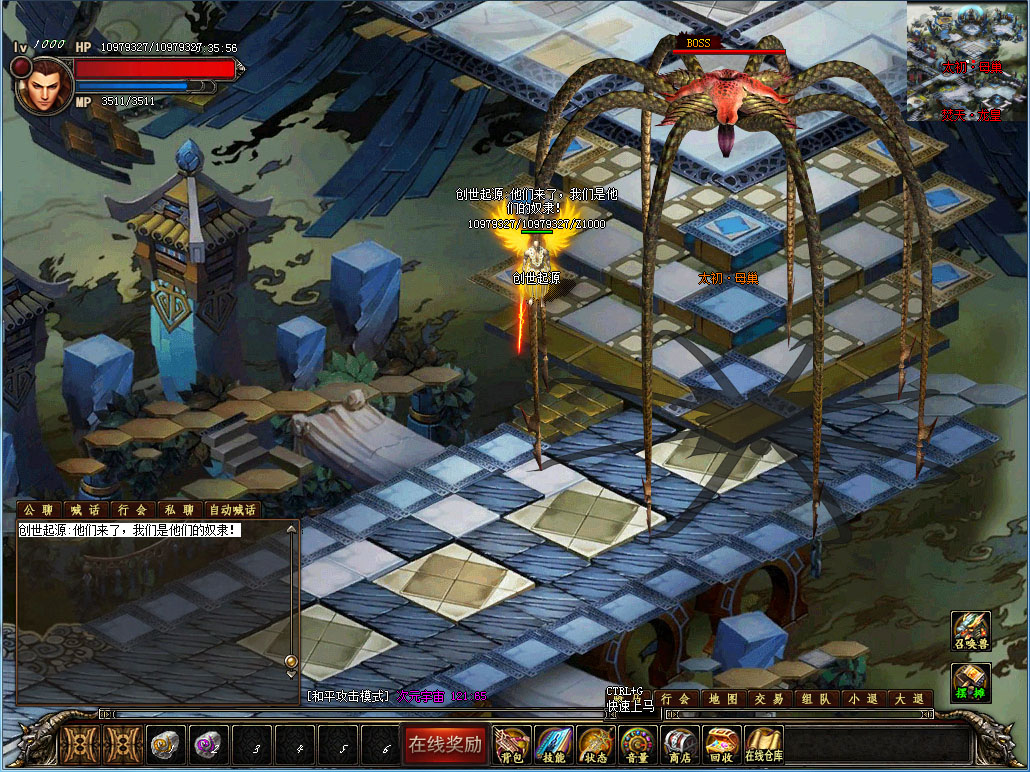
Task: Click the minimap in the corner
Action: (967, 61)
